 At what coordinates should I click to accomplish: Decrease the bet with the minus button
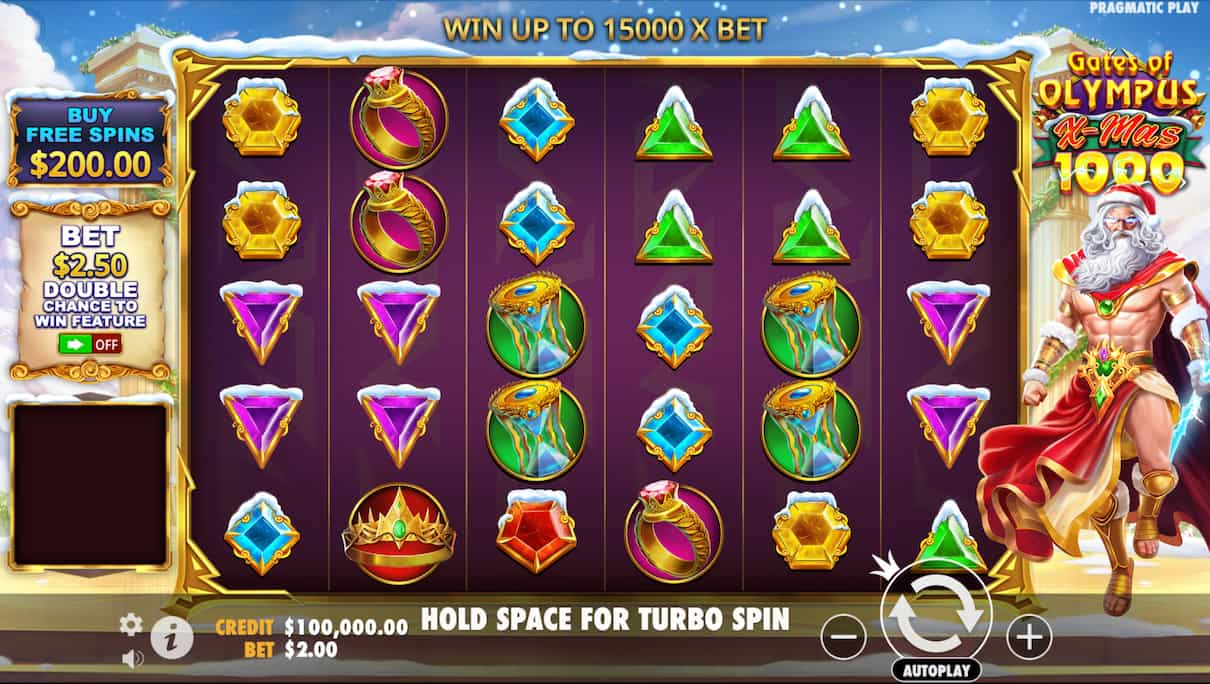pos(845,636)
